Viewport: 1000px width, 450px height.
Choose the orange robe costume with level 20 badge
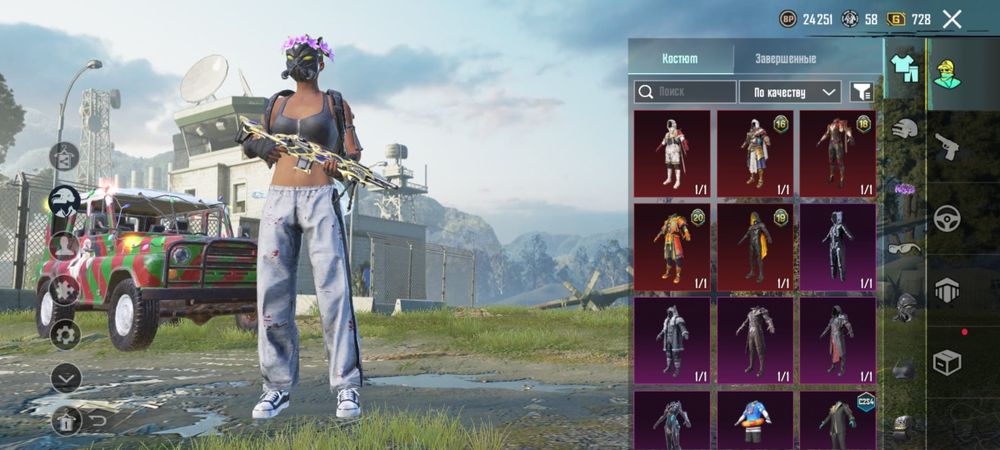672,246
